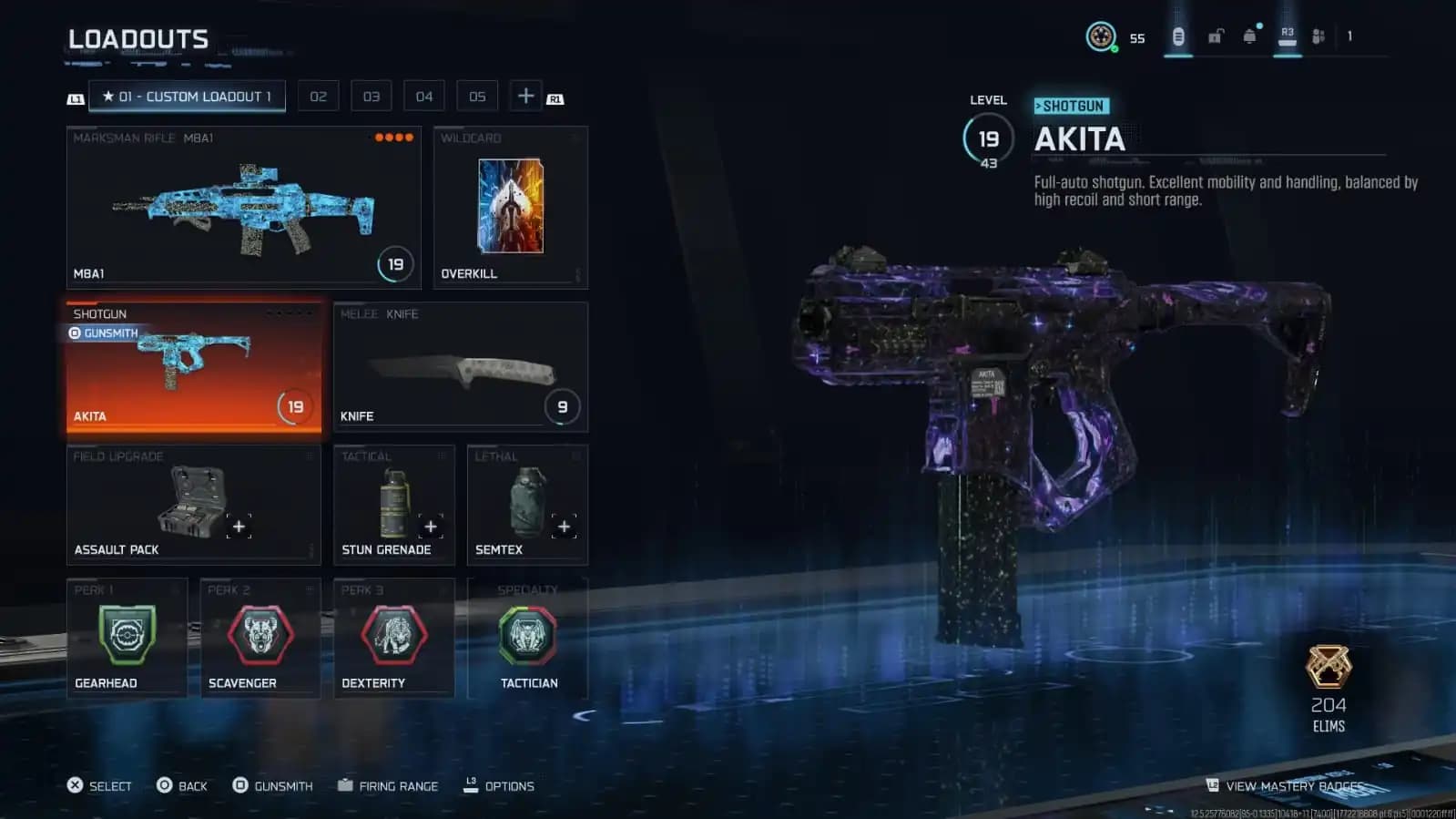Image resolution: width=1456 pixels, height=819 pixels.
Task: Expand the Stun Grenade attachment plus icon
Action: point(431,526)
